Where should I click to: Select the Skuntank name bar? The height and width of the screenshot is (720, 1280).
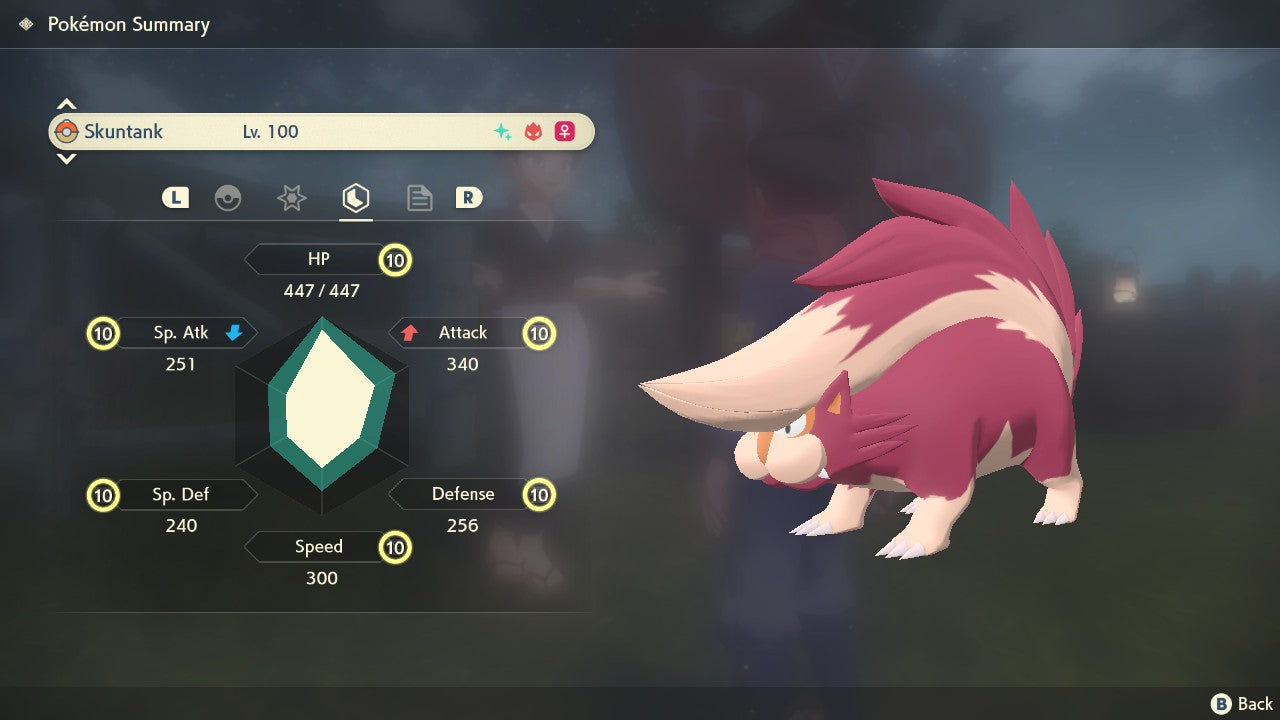click(321, 131)
